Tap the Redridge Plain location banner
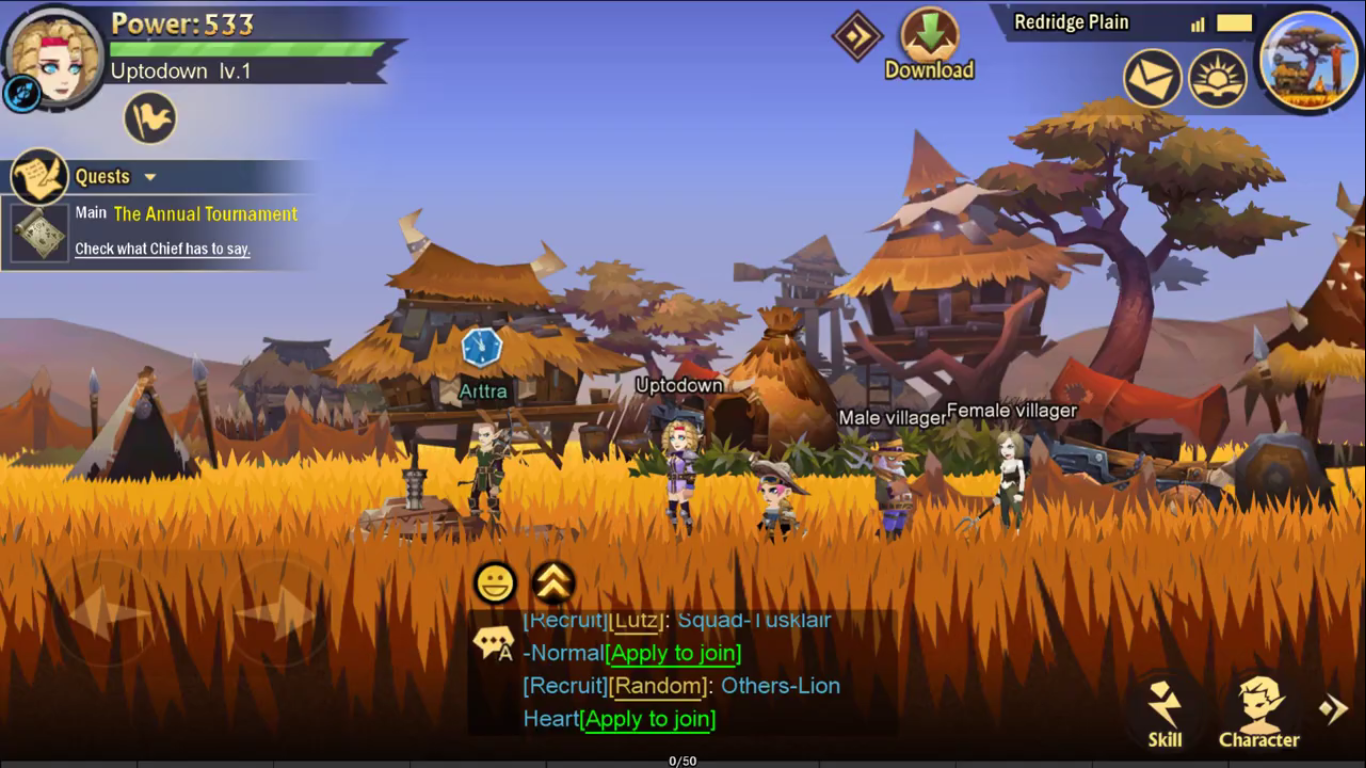The height and width of the screenshot is (768, 1366). coord(1071,21)
